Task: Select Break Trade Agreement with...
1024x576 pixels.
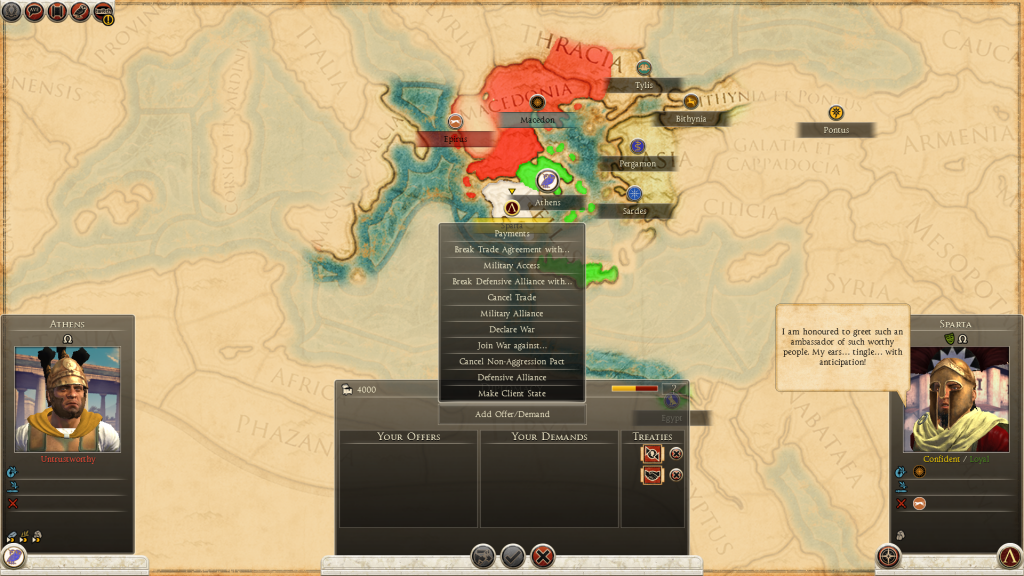Action: [512, 250]
